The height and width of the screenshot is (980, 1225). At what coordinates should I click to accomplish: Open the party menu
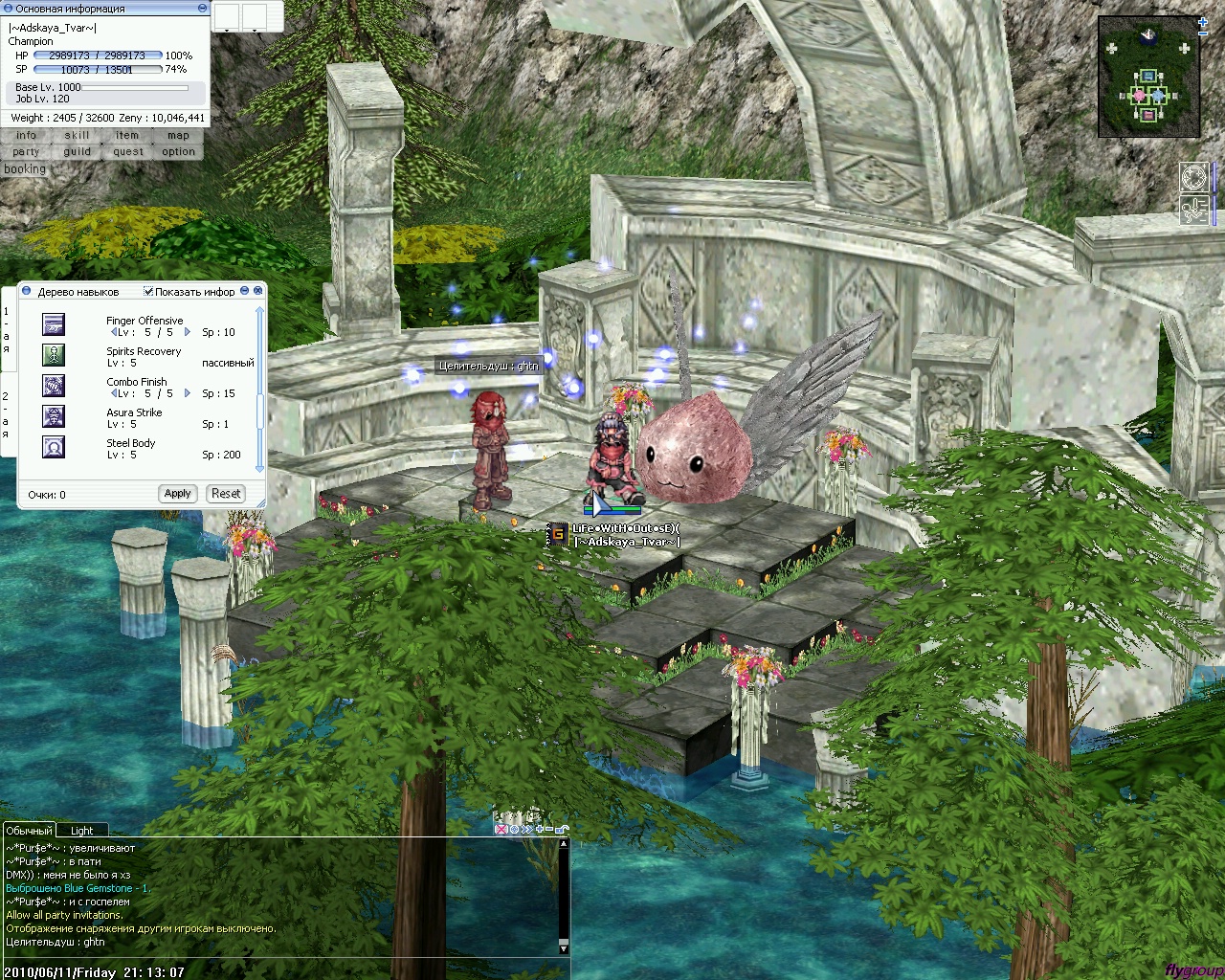click(x=26, y=152)
